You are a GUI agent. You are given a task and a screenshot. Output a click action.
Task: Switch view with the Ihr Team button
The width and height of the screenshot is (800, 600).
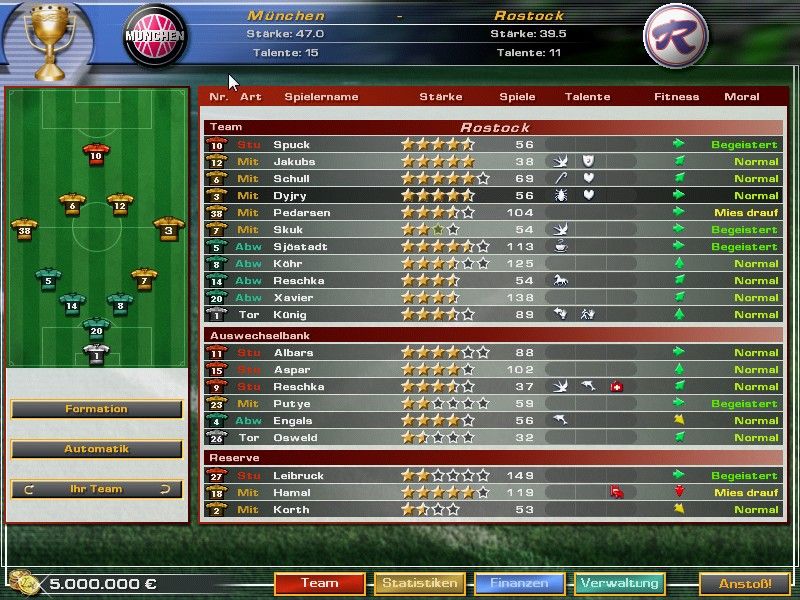96,489
